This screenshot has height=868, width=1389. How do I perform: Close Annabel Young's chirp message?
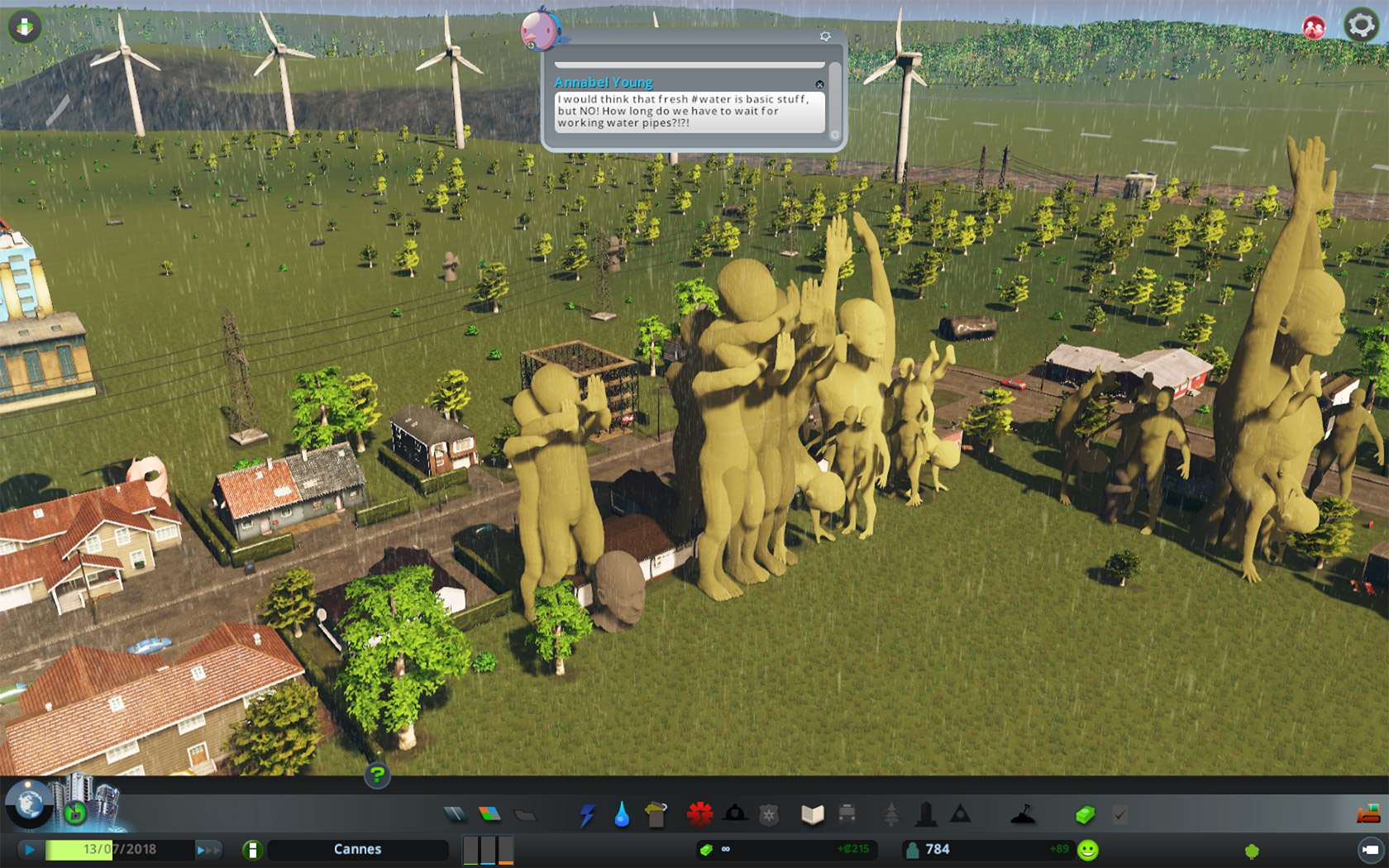point(819,84)
